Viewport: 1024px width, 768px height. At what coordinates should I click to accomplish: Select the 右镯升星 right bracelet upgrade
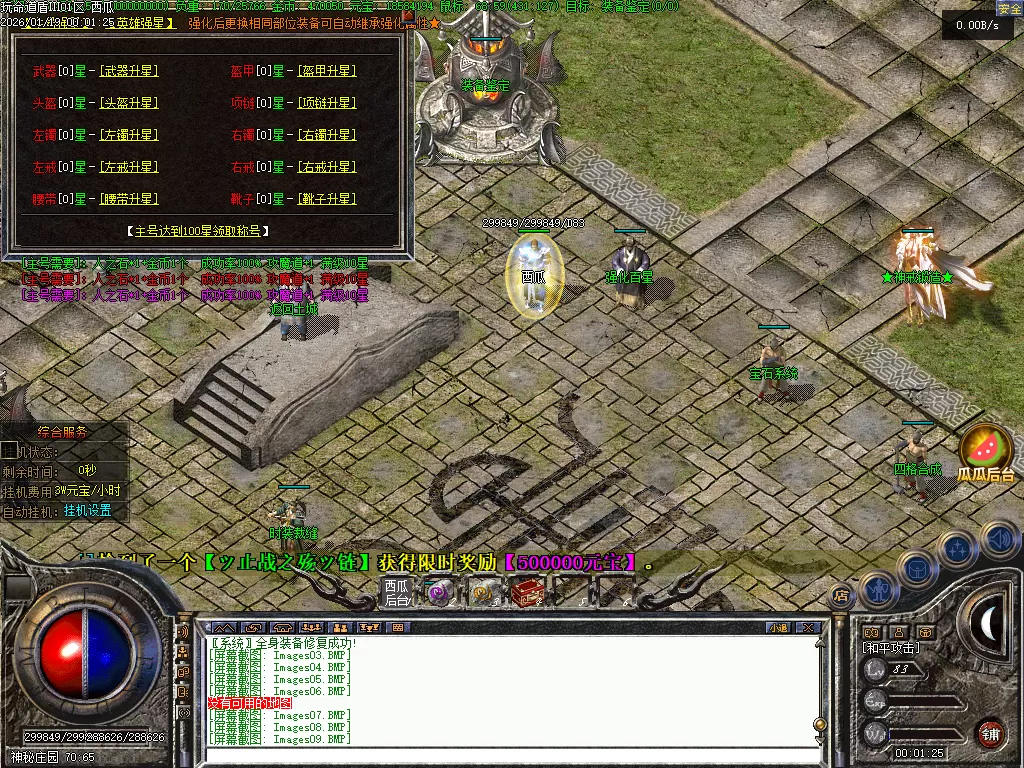click(327, 135)
